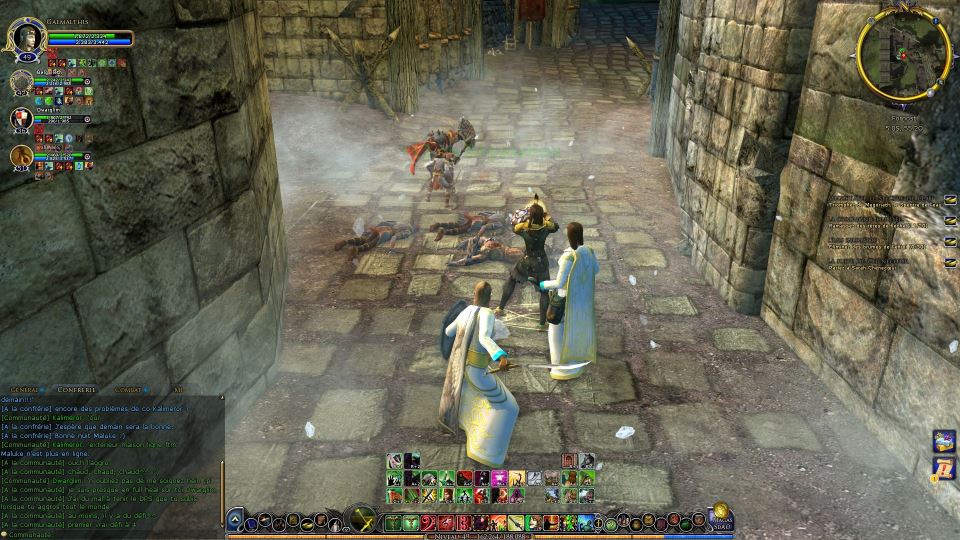The height and width of the screenshot is (540, 960).
Task: Switch to the Confrérie chat tab
Action: pos(78,390)
